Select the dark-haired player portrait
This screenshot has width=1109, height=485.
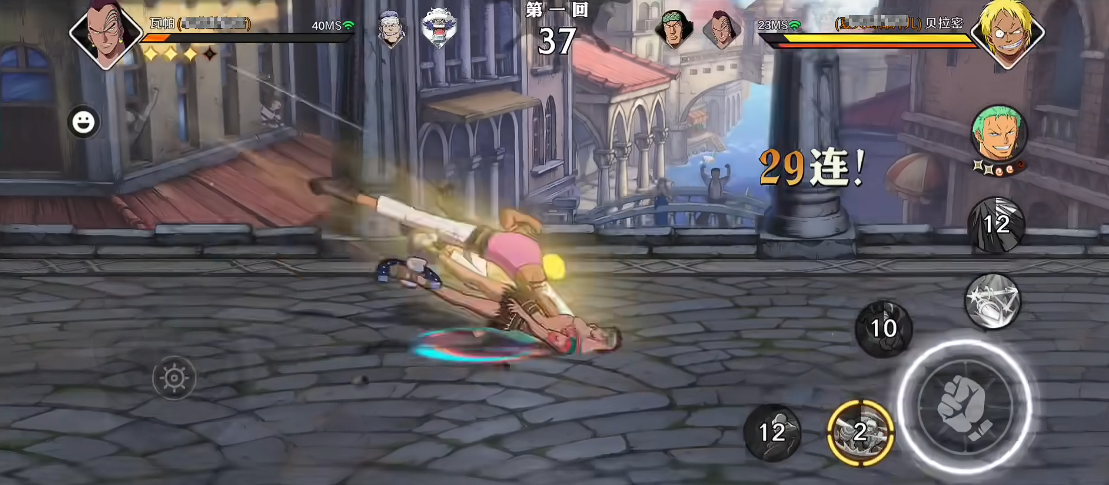105,34
